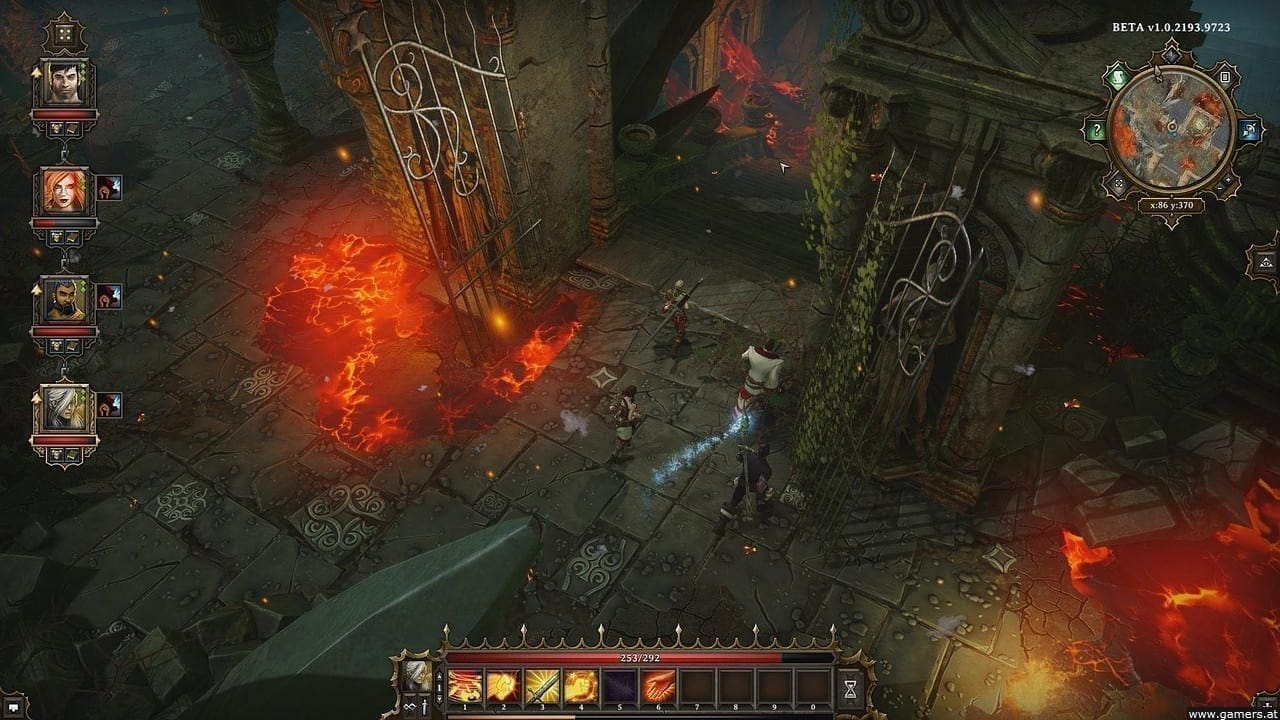The height and width of the screenshot is (720, 1280).
Task: Select the dark-haired male party portrait
Action: (64, 82)
